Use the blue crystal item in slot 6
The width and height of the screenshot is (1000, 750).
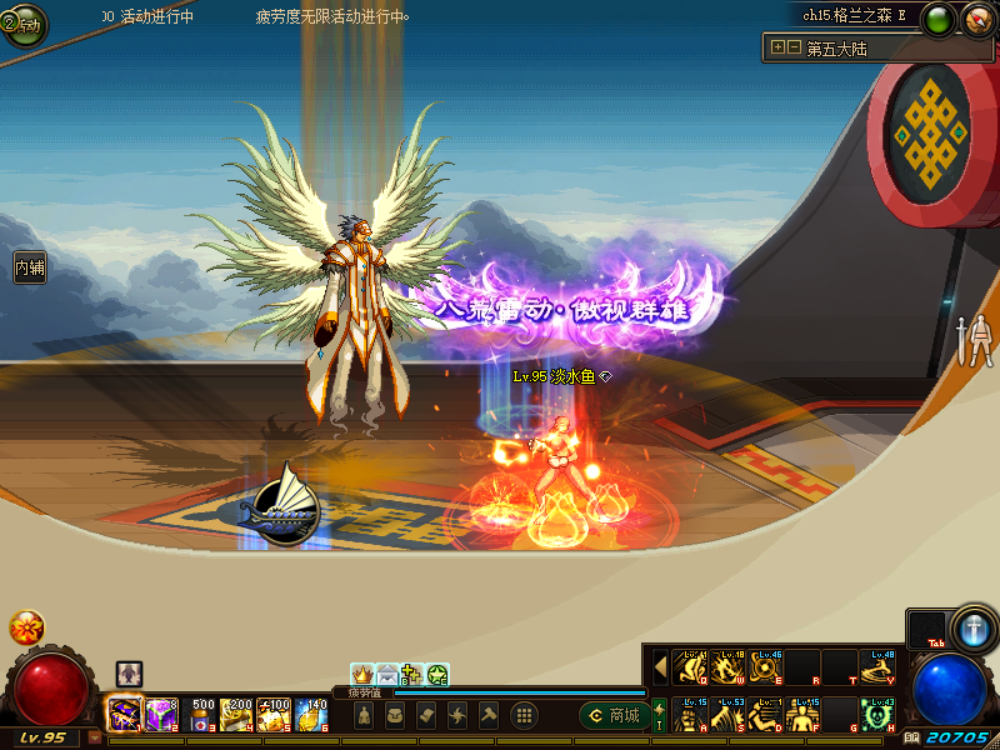(312, 714)
